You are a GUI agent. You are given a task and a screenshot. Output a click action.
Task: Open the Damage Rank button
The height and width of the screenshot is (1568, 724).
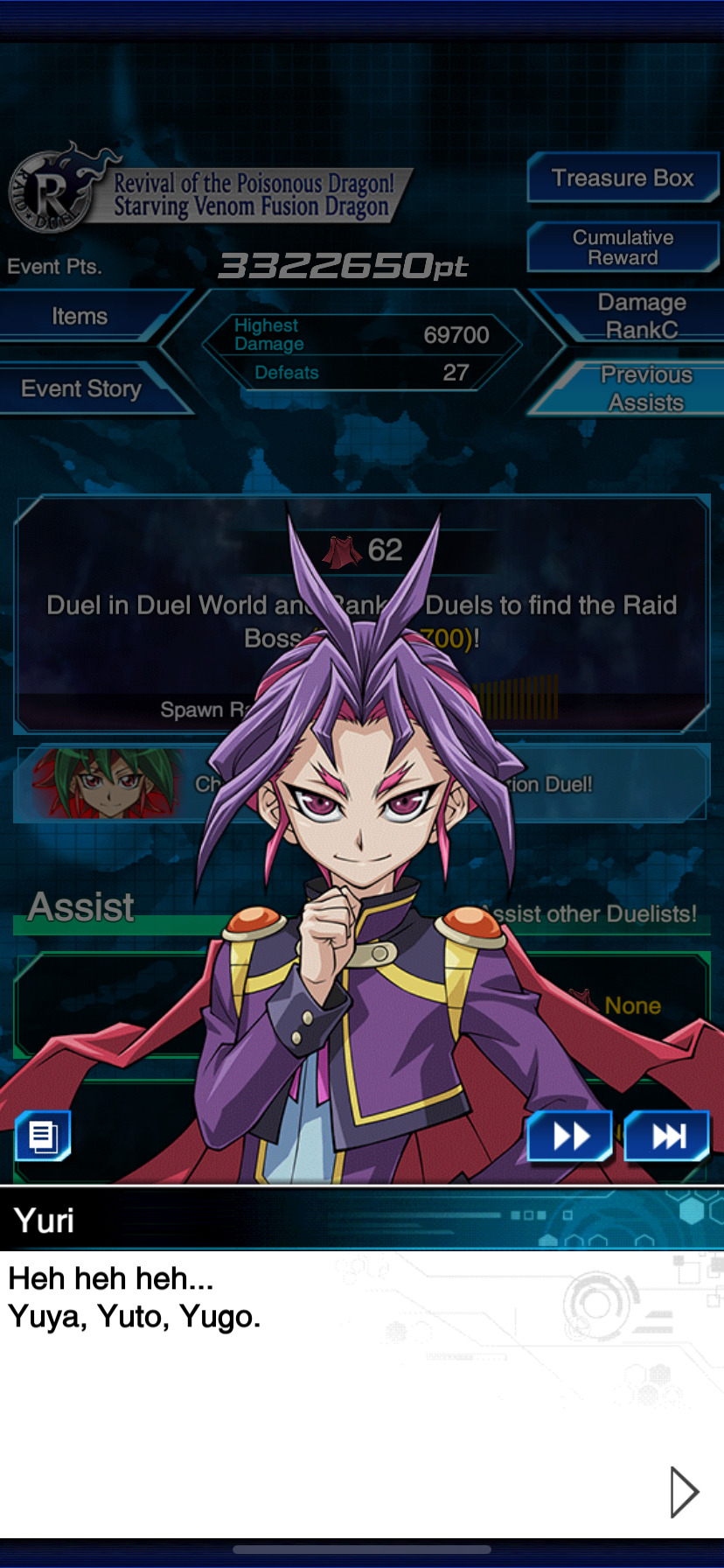641,316
